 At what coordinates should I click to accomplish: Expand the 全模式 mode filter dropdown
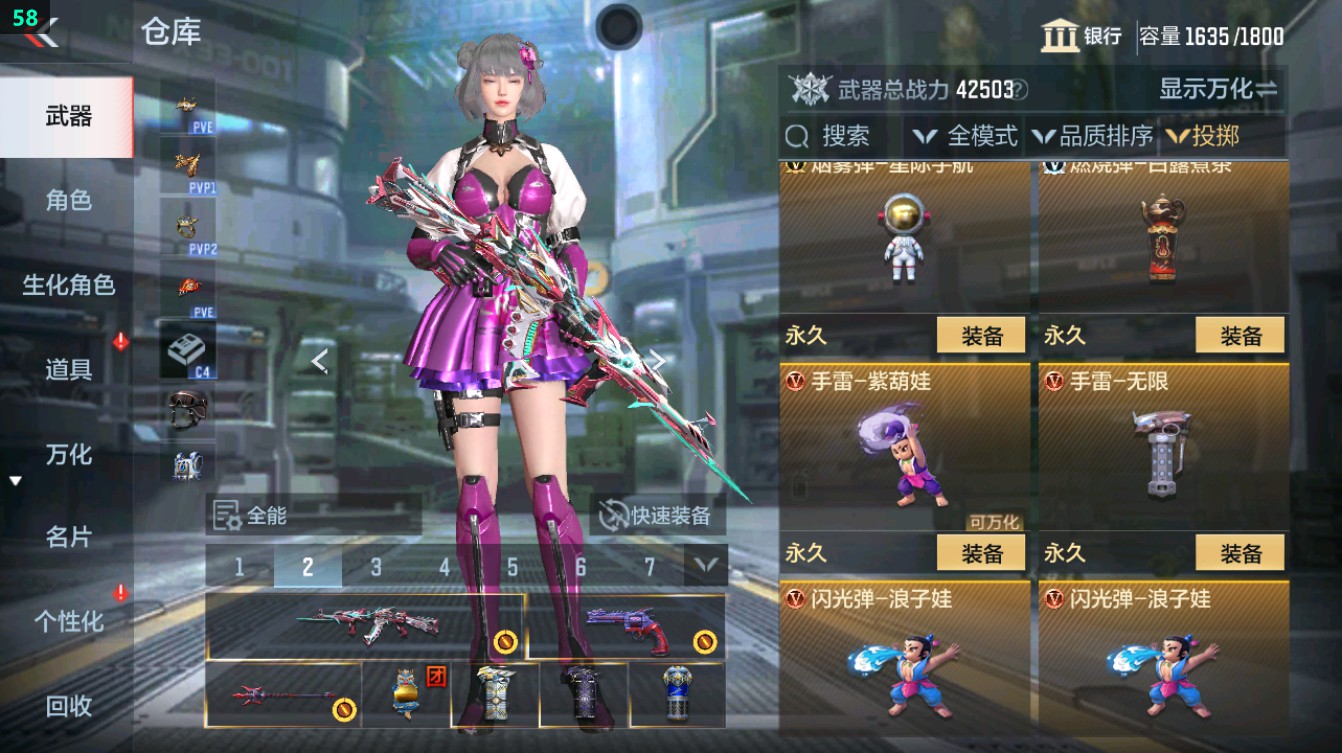click(x=967, y=137)
